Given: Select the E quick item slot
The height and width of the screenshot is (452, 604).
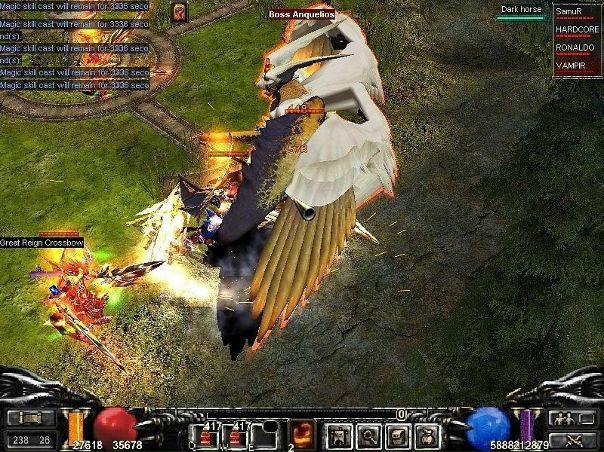Looking at the screenshot, I should (268, 435).
